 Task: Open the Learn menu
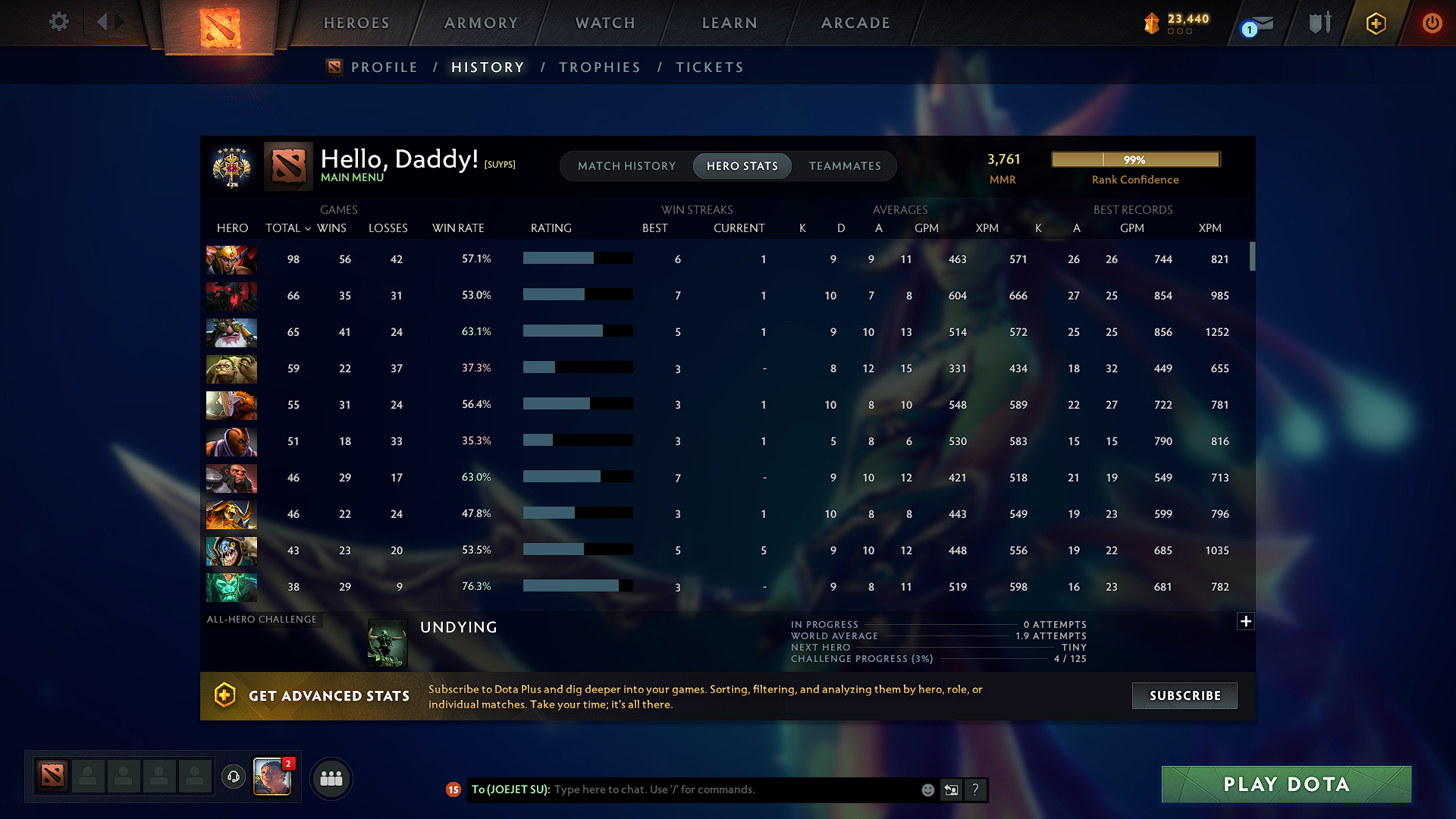pyautogui.click(x=729, y=23)
